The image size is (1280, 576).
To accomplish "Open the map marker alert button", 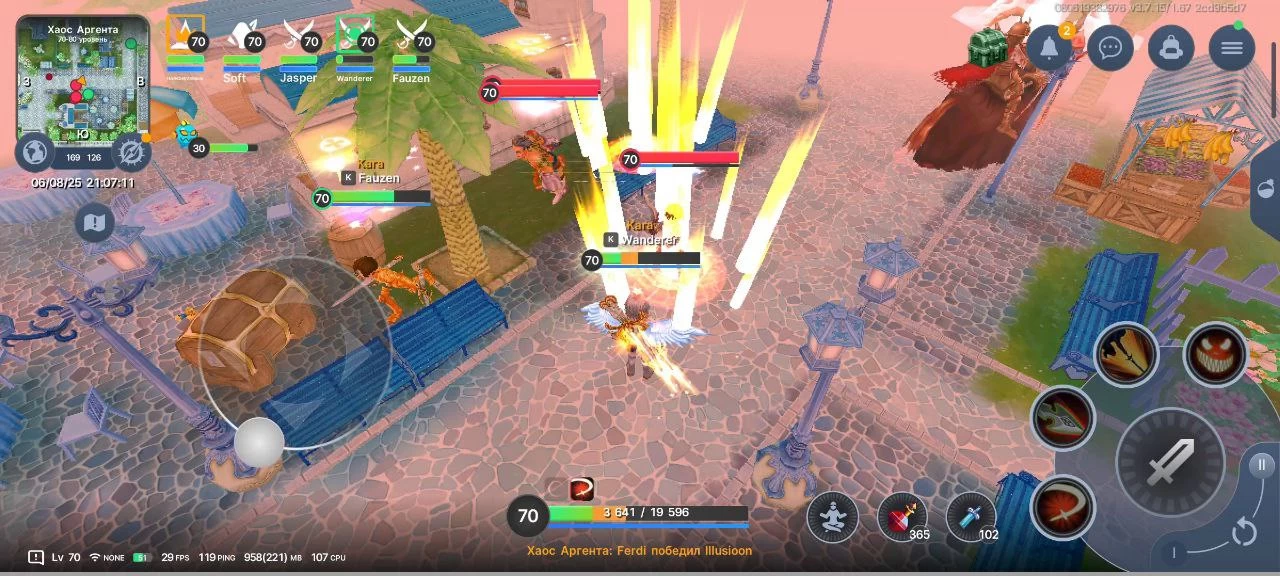I will click(x=95, y=222).
